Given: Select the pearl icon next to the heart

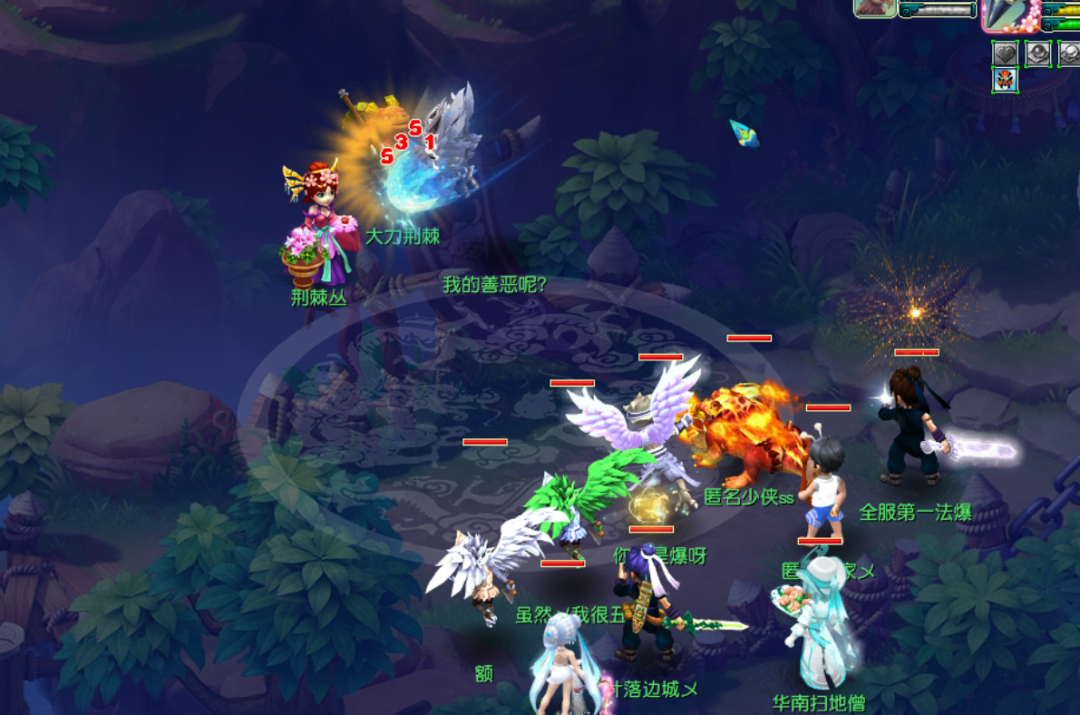Looking at the screenshot, I should pyautogui.click(x=1039, y=53).
